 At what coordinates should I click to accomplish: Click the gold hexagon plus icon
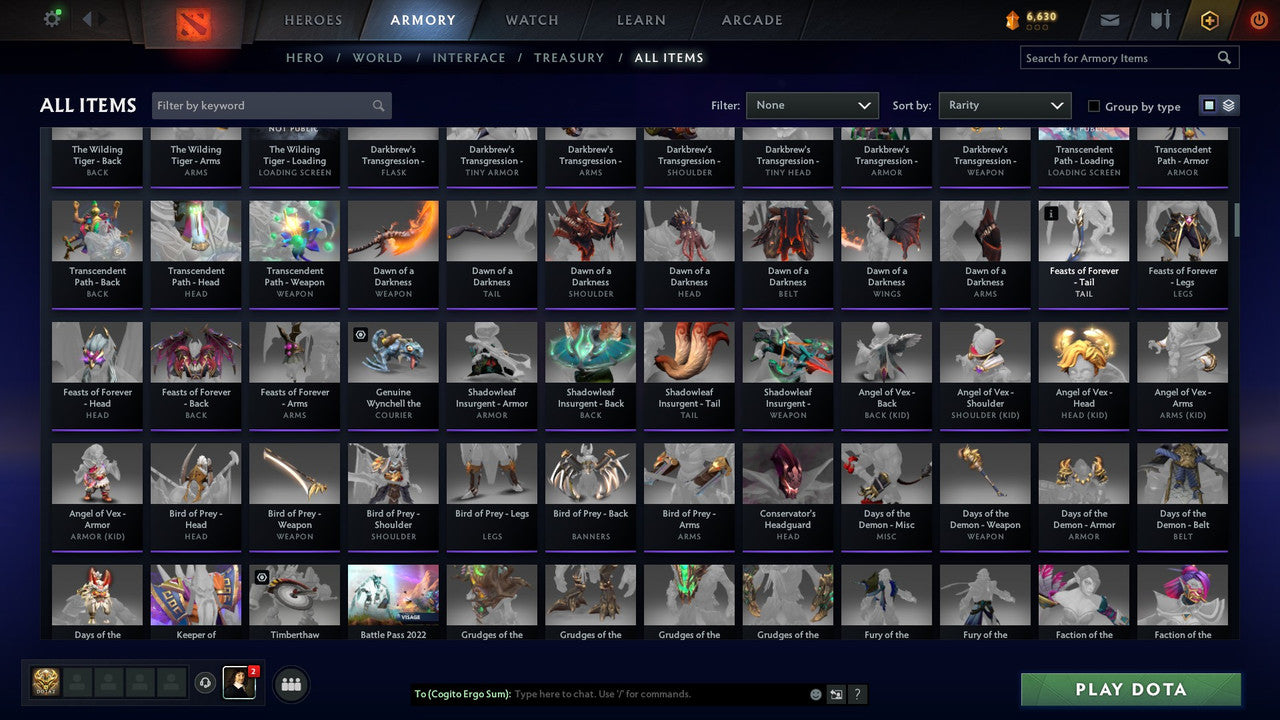pyautogui.click(x=1208, y=18)
